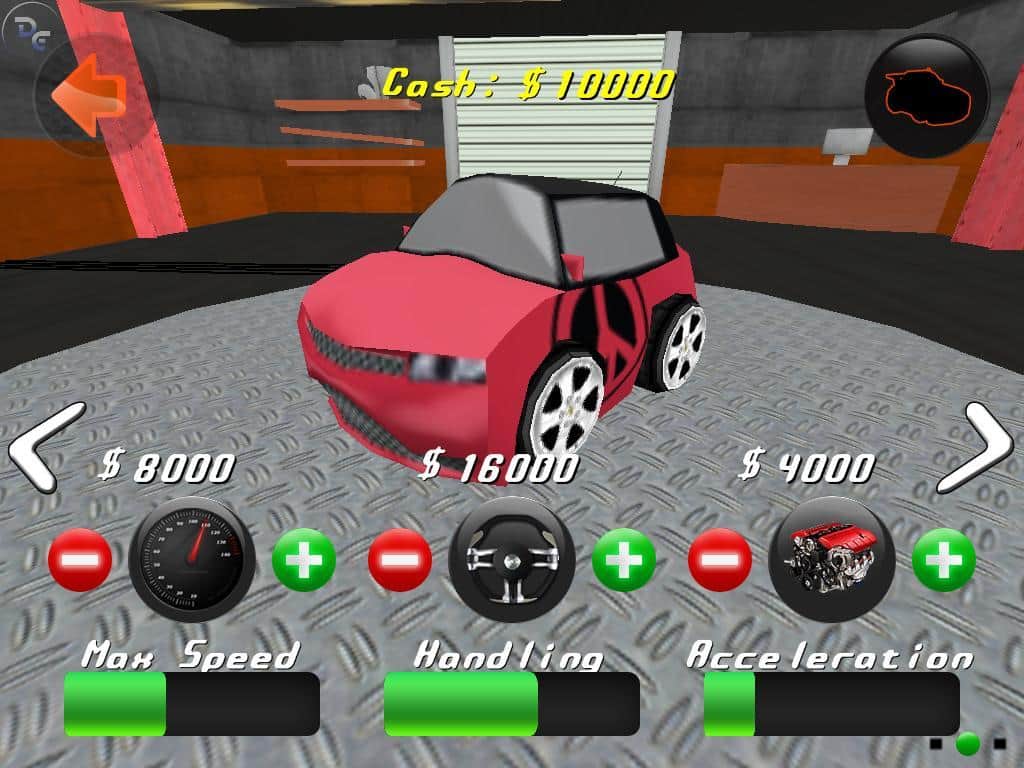The image size is (1024, 768).
Task: Increase Handling with the green plus
Action: click(624, 560)
